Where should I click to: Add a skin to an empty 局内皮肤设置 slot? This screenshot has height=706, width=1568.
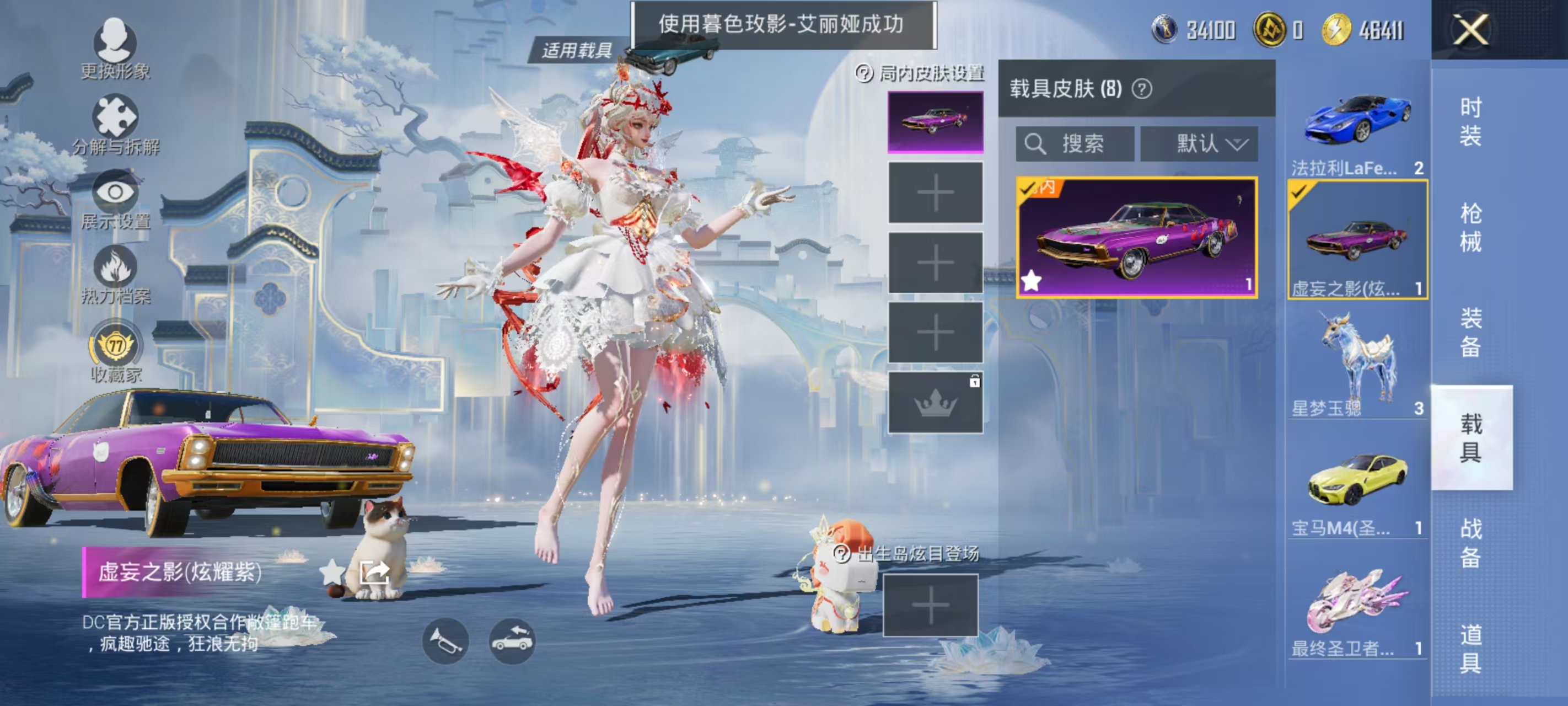[x=936, y=191]
